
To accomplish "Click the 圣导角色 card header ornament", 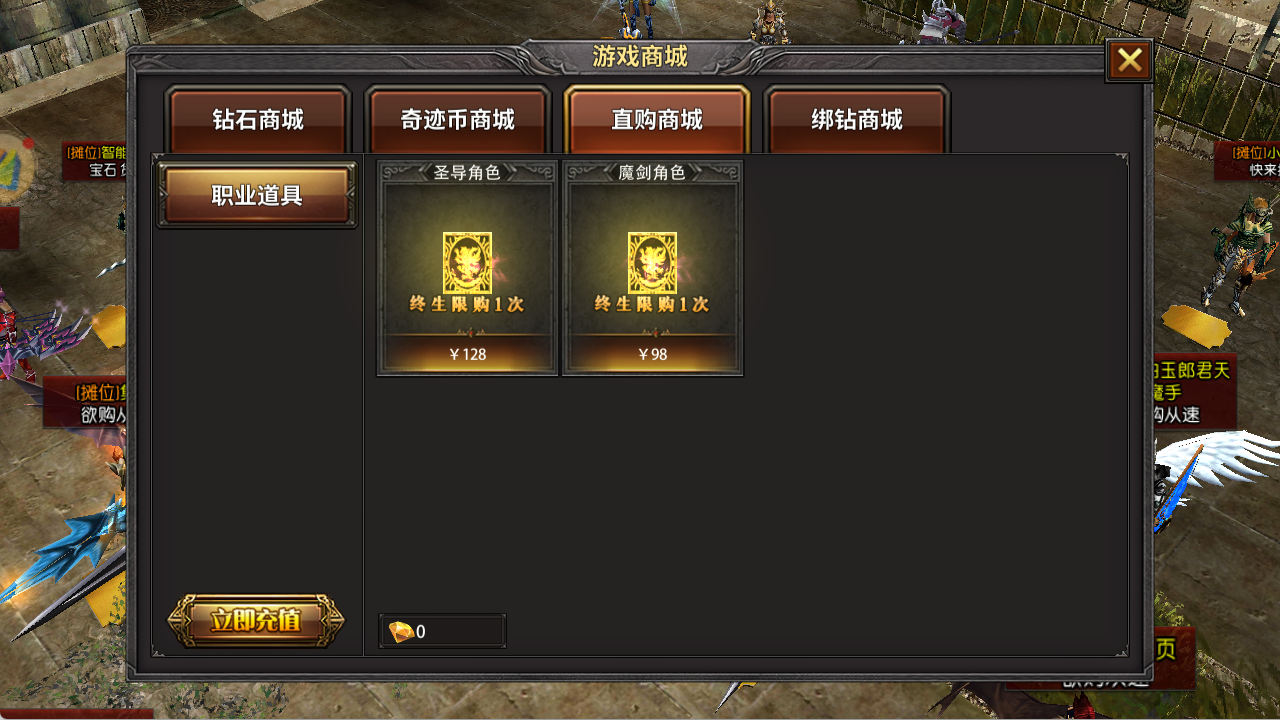I will (466, 170).
